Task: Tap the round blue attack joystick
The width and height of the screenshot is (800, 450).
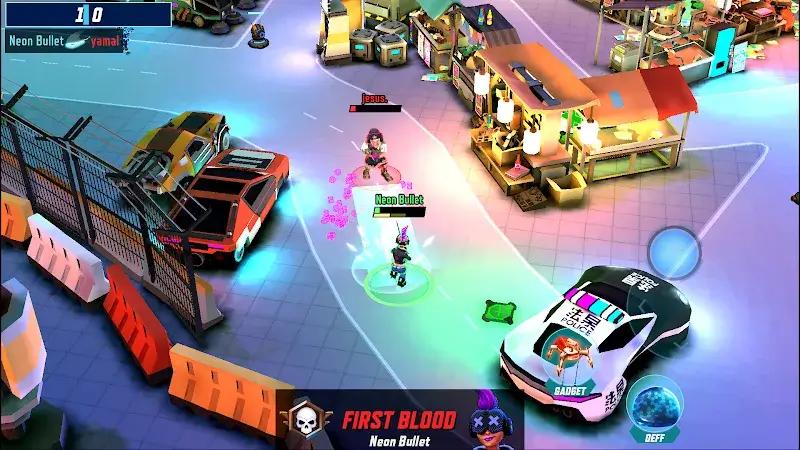Action: [674, 254]
